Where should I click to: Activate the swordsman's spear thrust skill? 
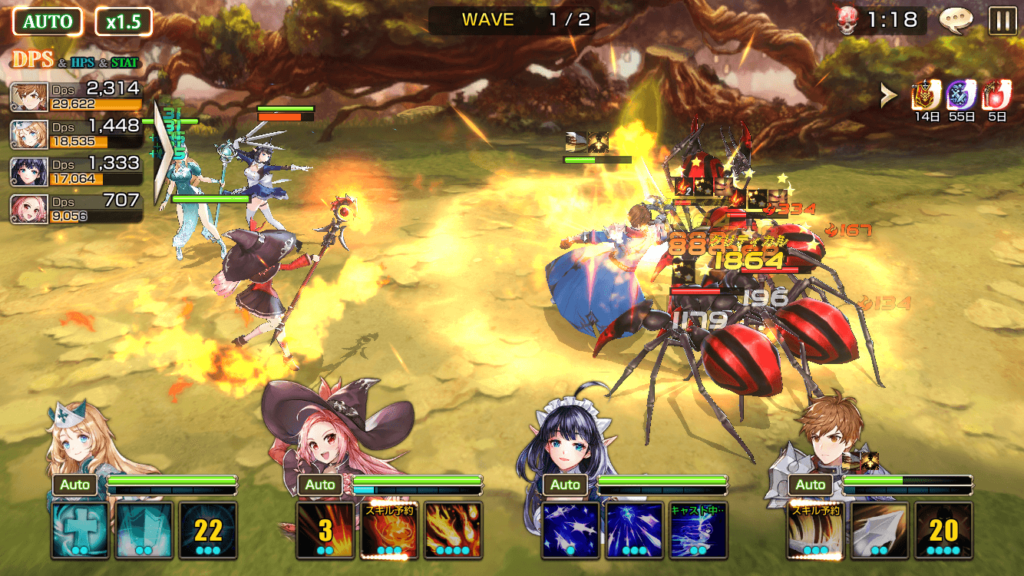pyautogui.click(x=880, y=530)
